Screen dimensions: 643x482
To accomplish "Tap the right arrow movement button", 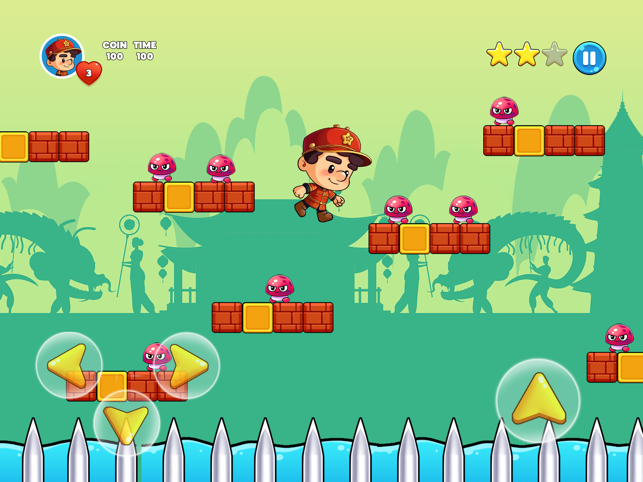I will pos(186,365).
